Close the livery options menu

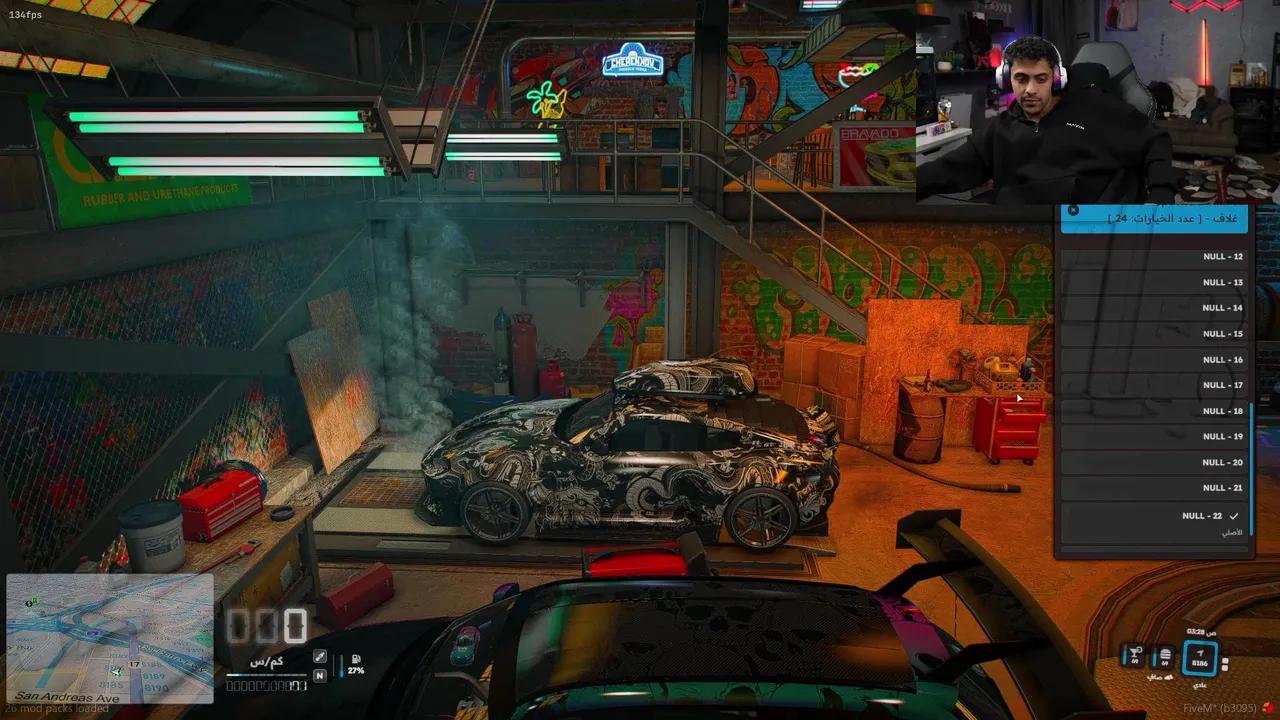coord(1073,211)
